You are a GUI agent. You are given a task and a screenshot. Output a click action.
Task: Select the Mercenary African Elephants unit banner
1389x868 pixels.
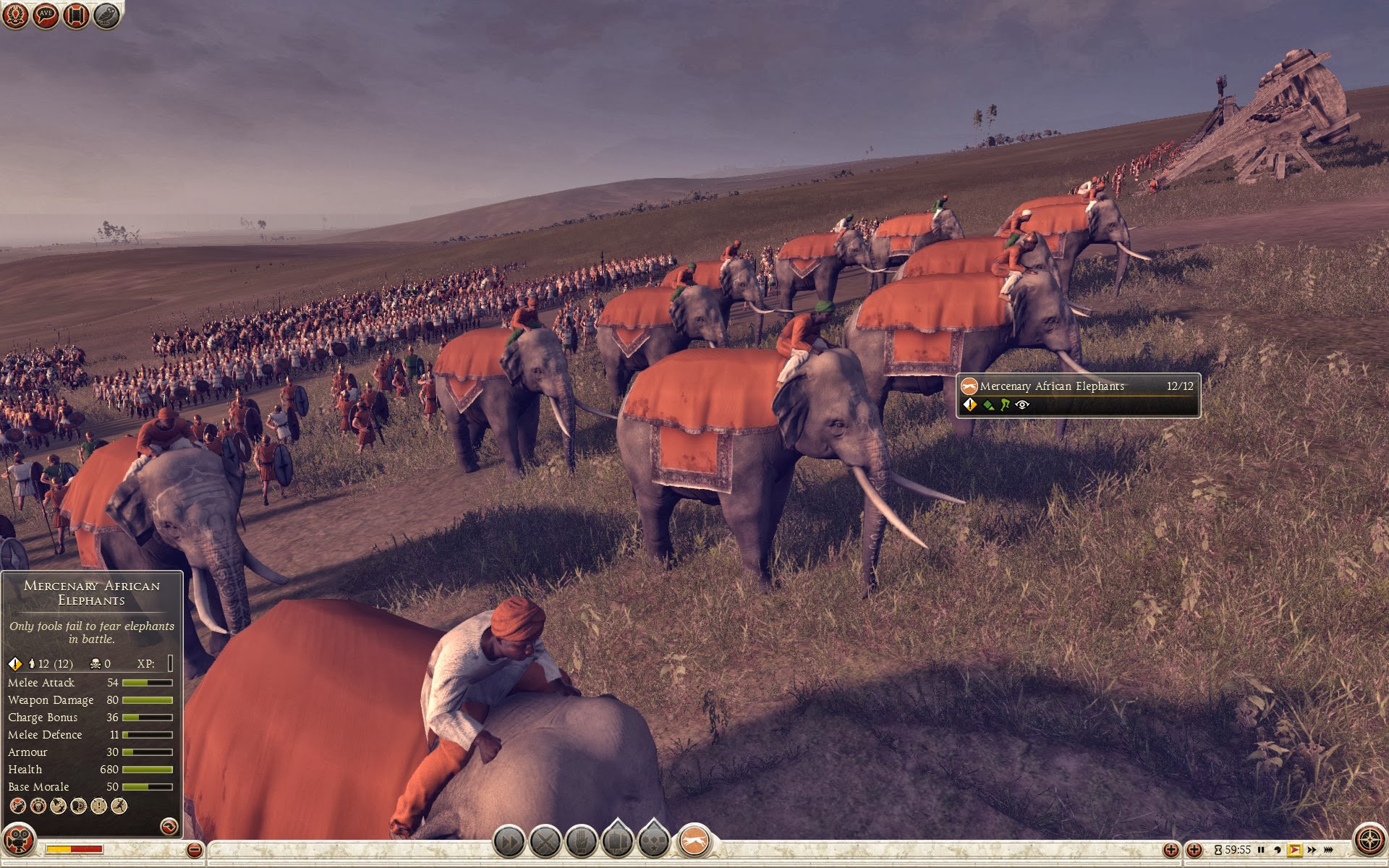tap(1077, 395)
